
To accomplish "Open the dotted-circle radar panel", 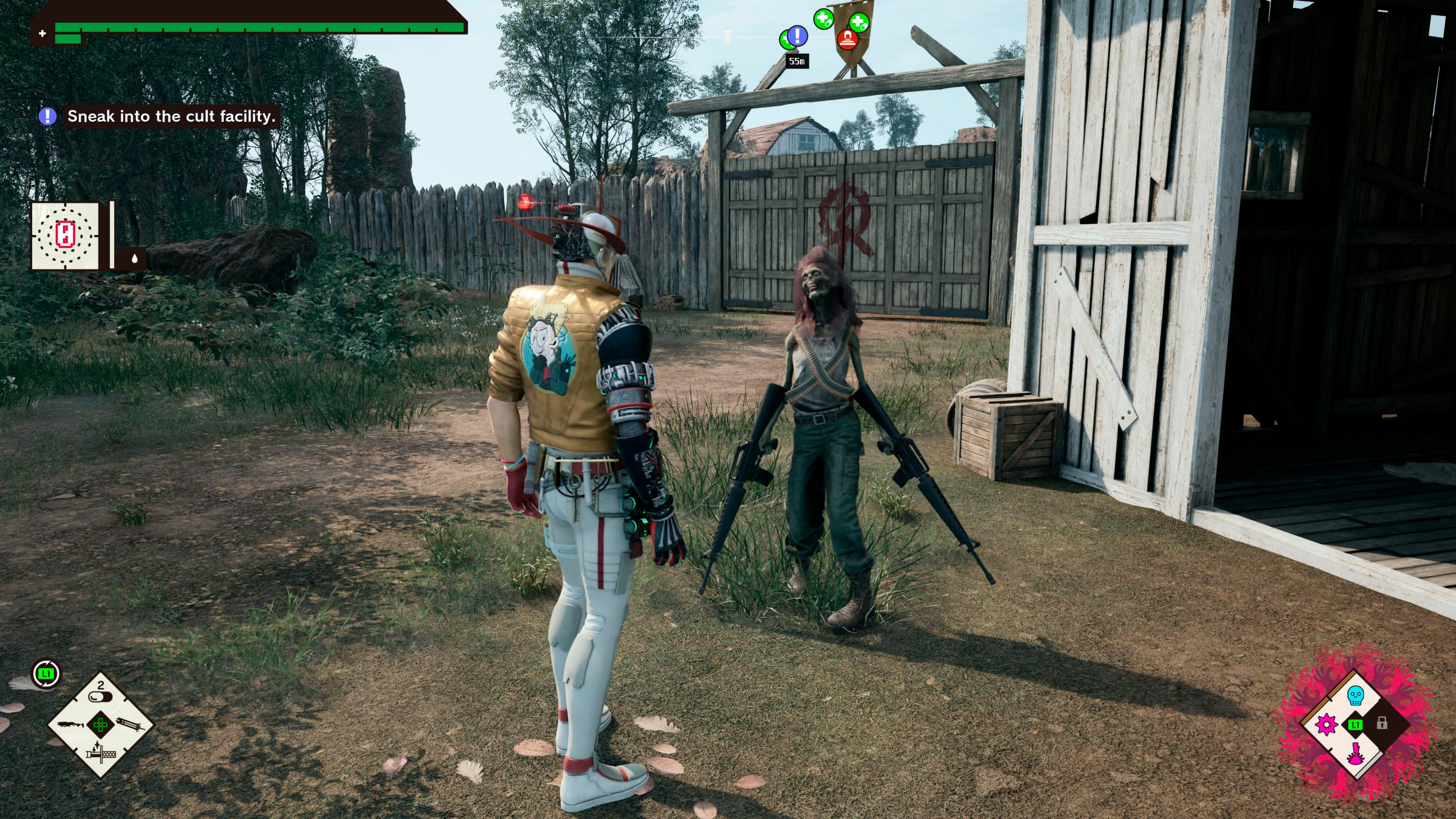I will (66, 235).
